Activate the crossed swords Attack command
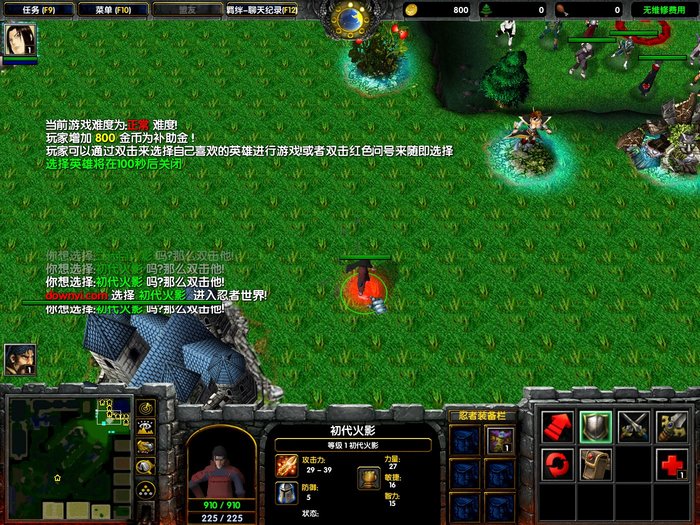This screenshot has width=700, height=525. point(634,426)
